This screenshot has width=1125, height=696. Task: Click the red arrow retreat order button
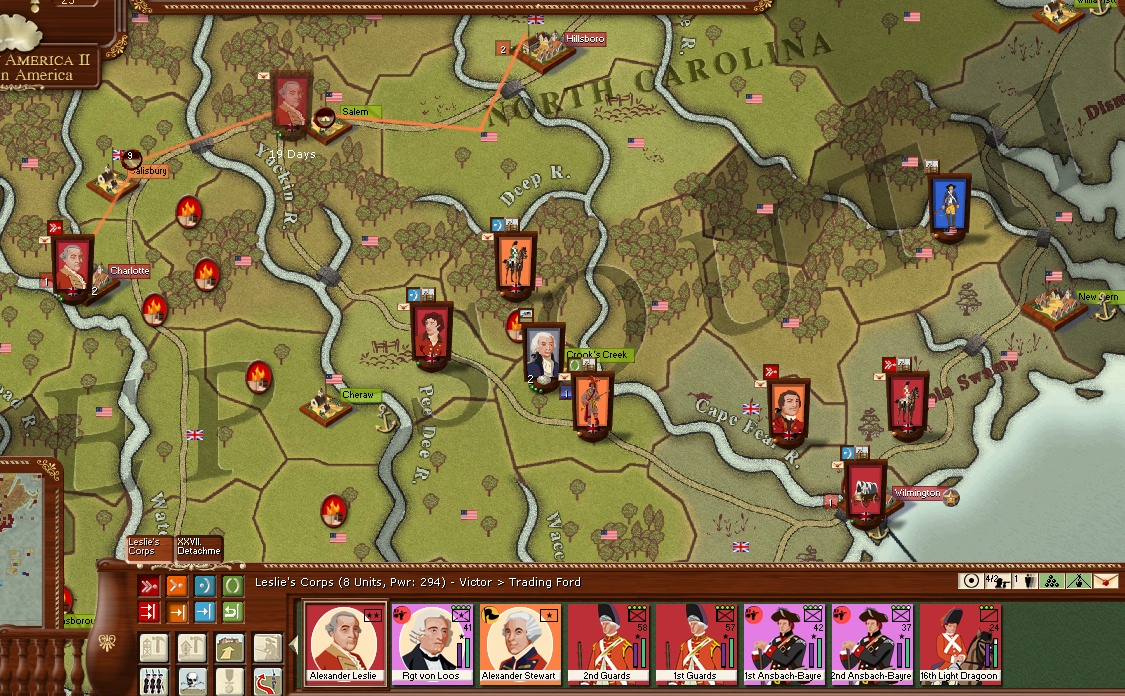point(266,680)
